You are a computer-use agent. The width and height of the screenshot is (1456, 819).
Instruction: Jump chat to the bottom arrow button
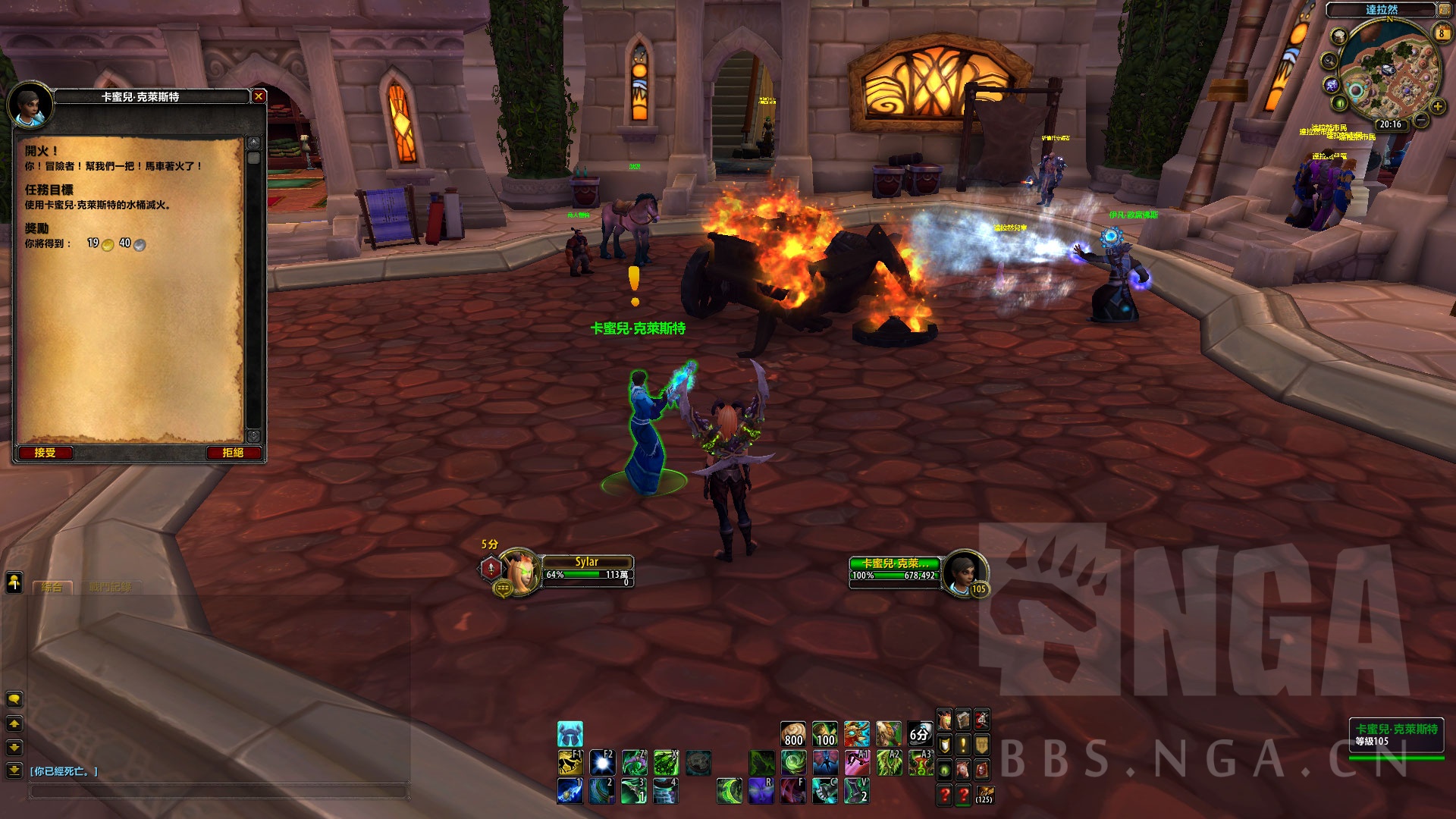pyautogui.click(x=14, y=770)
